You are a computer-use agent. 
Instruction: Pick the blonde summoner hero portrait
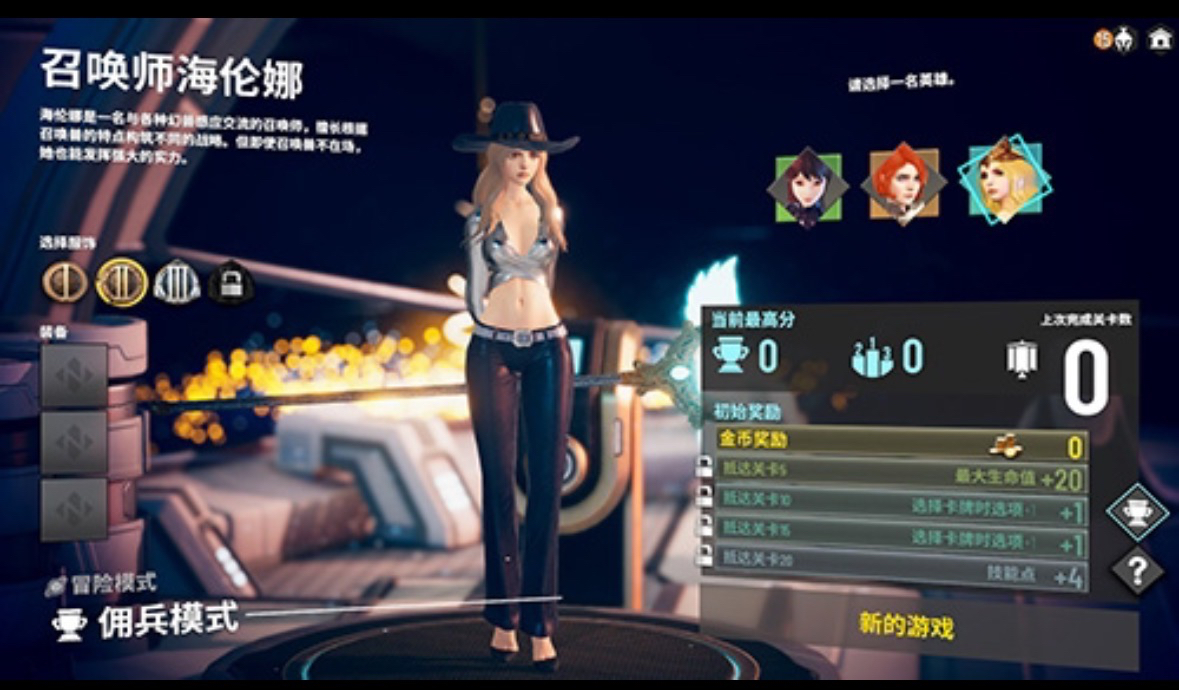coord(1003,180)
